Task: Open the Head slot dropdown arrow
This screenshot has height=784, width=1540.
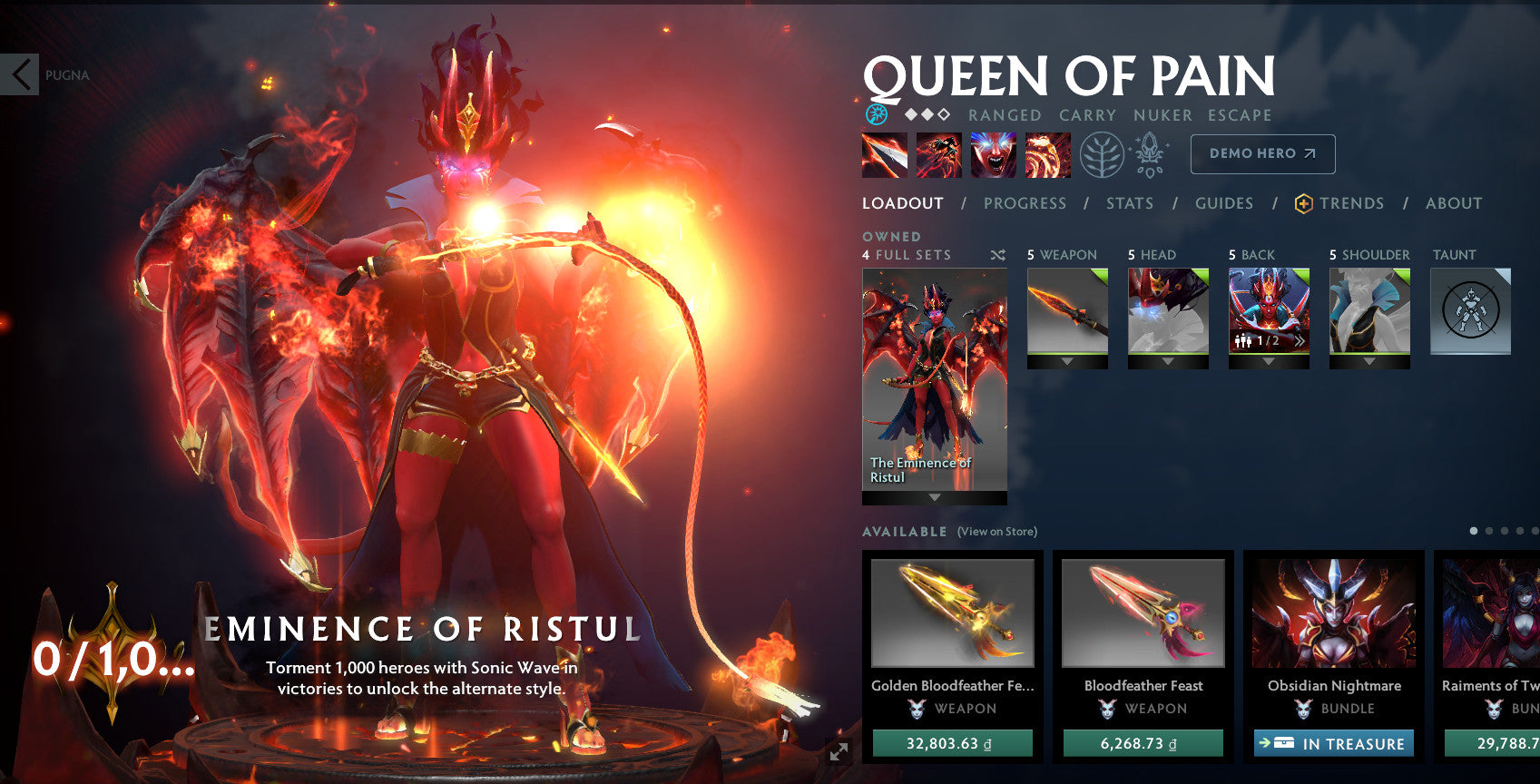Action: (x=1168, y=361)
